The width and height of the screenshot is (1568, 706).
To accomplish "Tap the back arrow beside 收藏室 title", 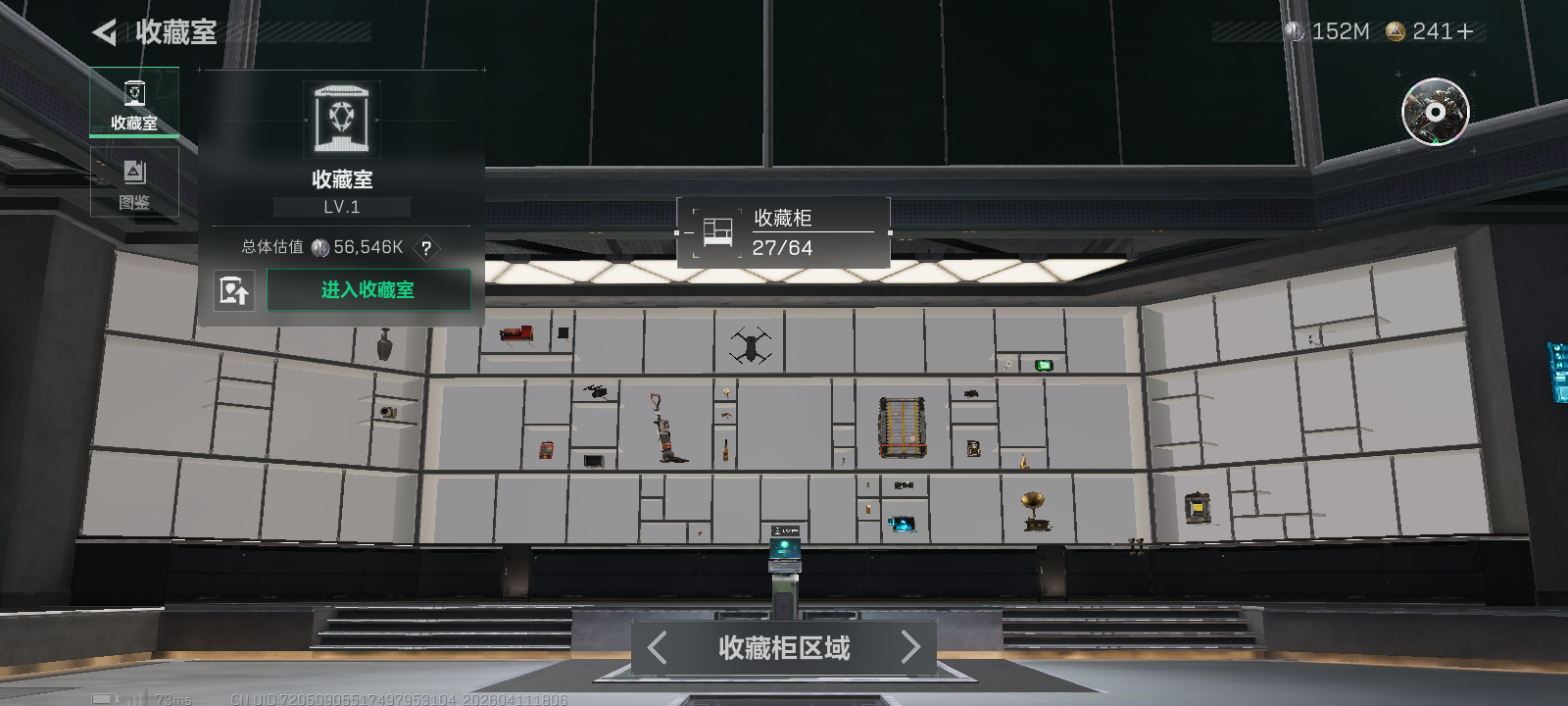I will [x=108, y=31].
